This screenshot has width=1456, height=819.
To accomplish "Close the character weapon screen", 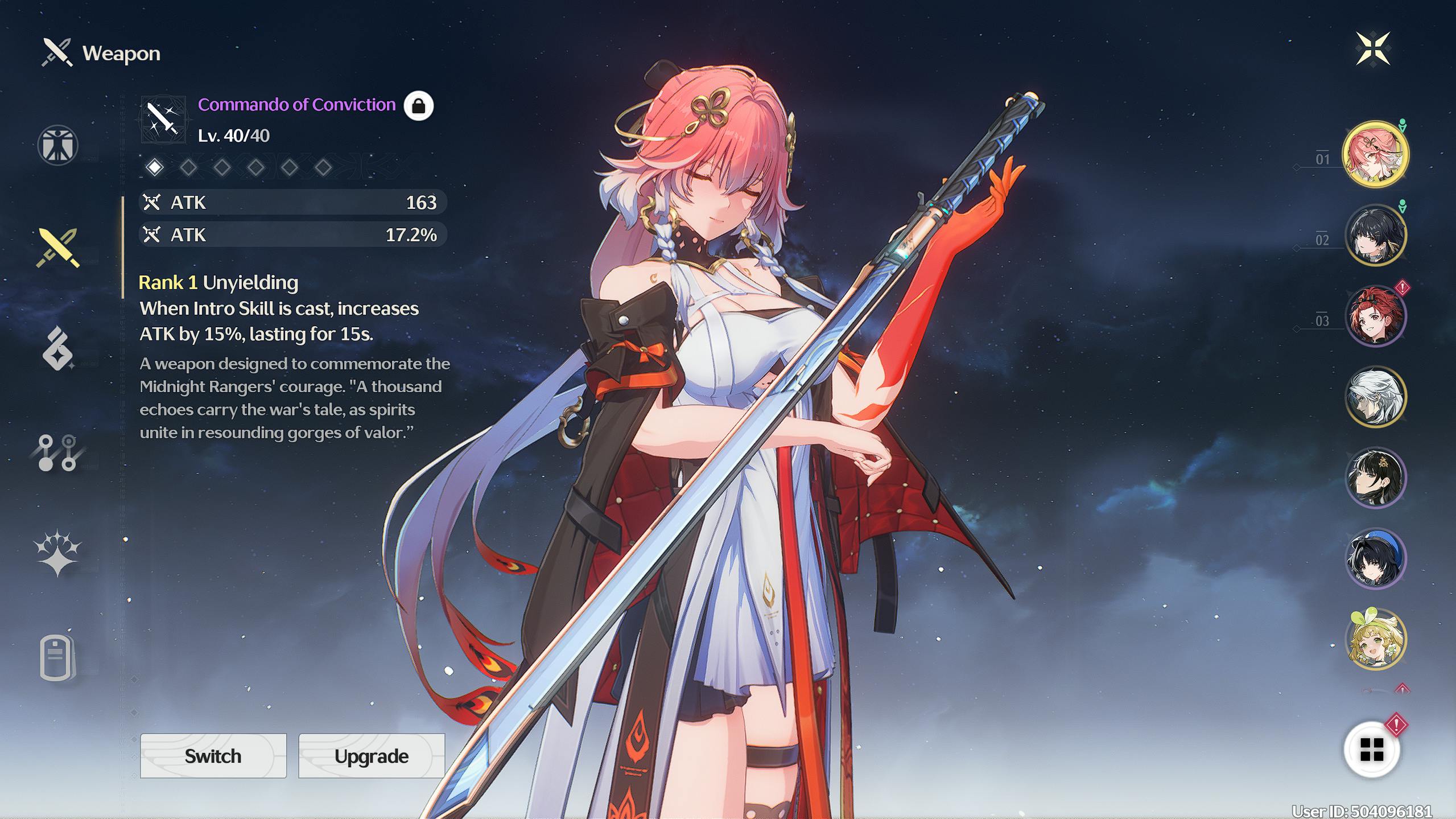I will click(1372, 49).
